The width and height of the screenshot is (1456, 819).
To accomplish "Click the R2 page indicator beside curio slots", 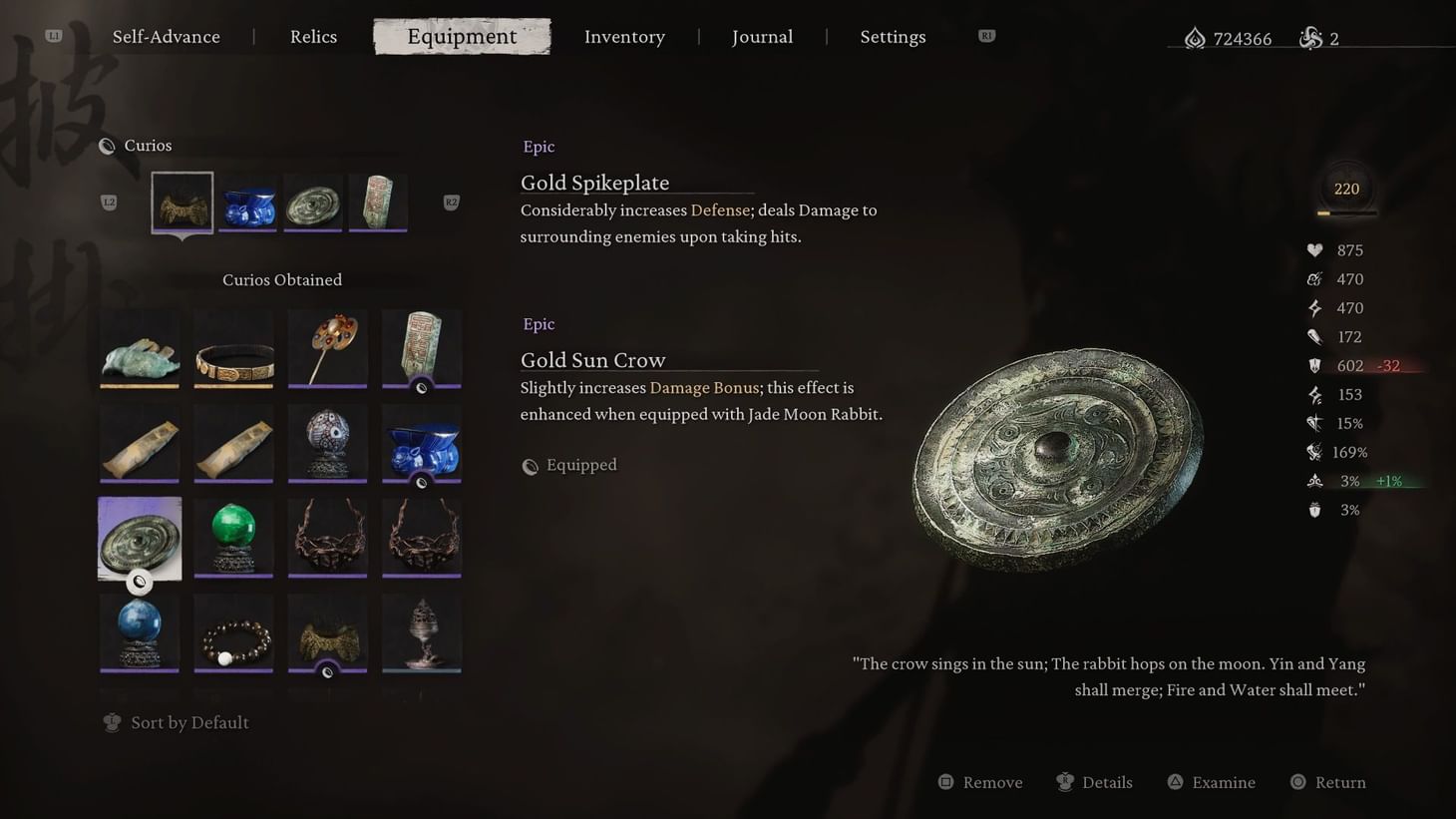I will click(451, 202).
